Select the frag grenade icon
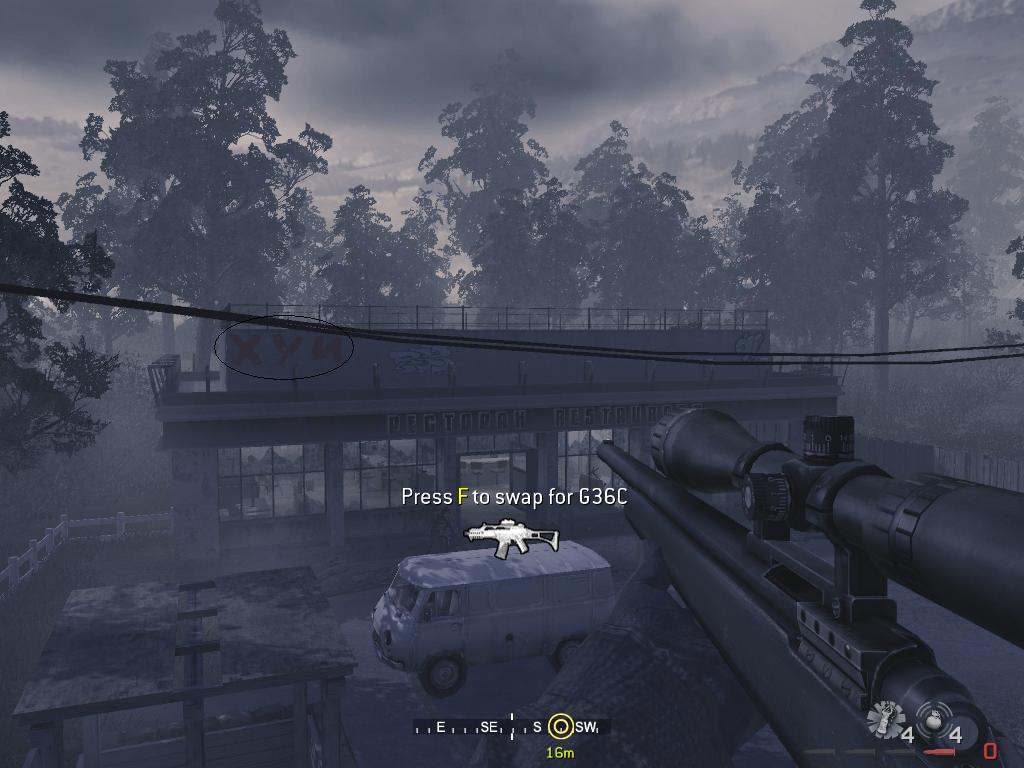 [932, 722]
